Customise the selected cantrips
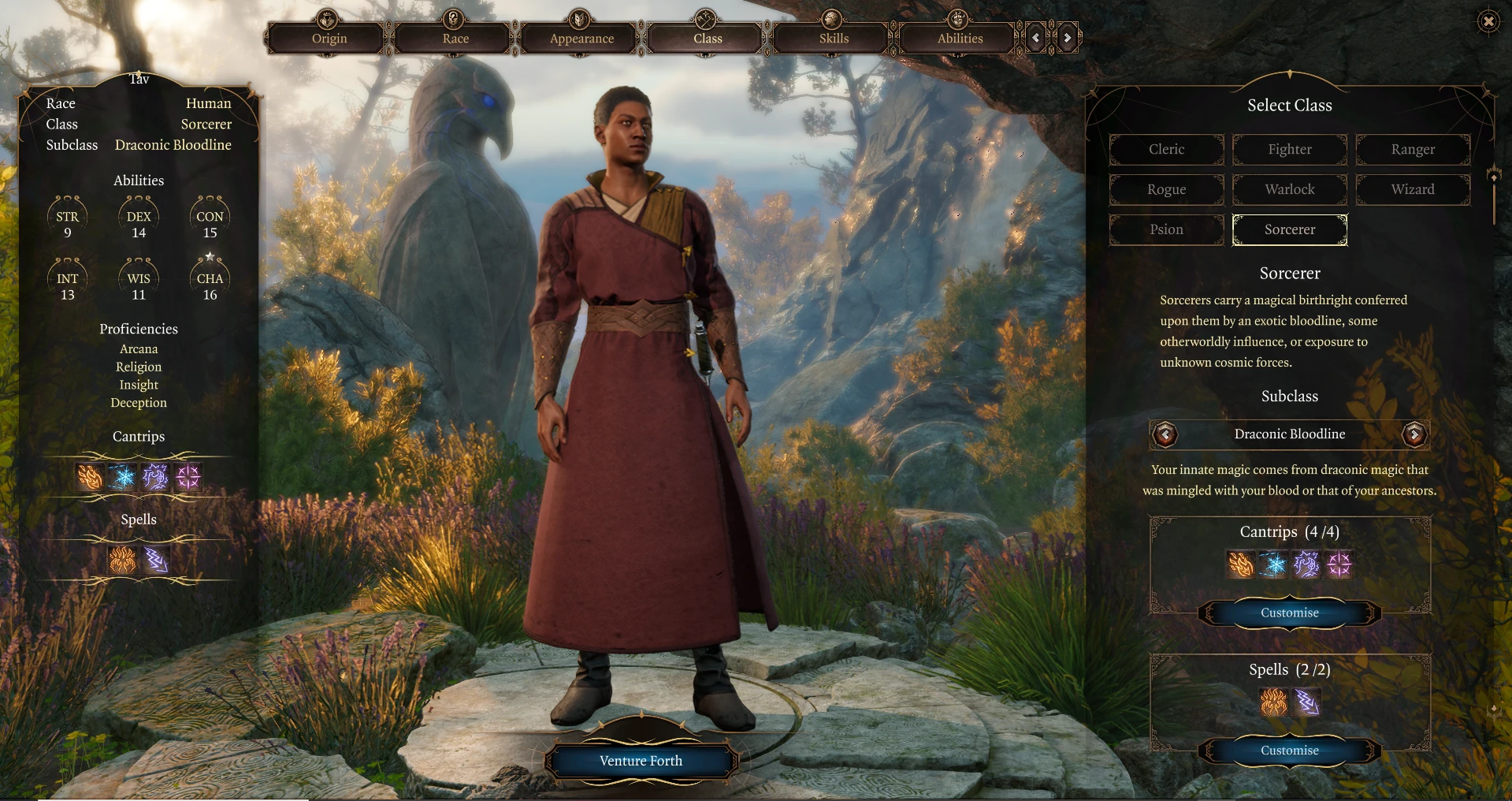This screenshot has height=801, width=1512. tap(1289, 613)
